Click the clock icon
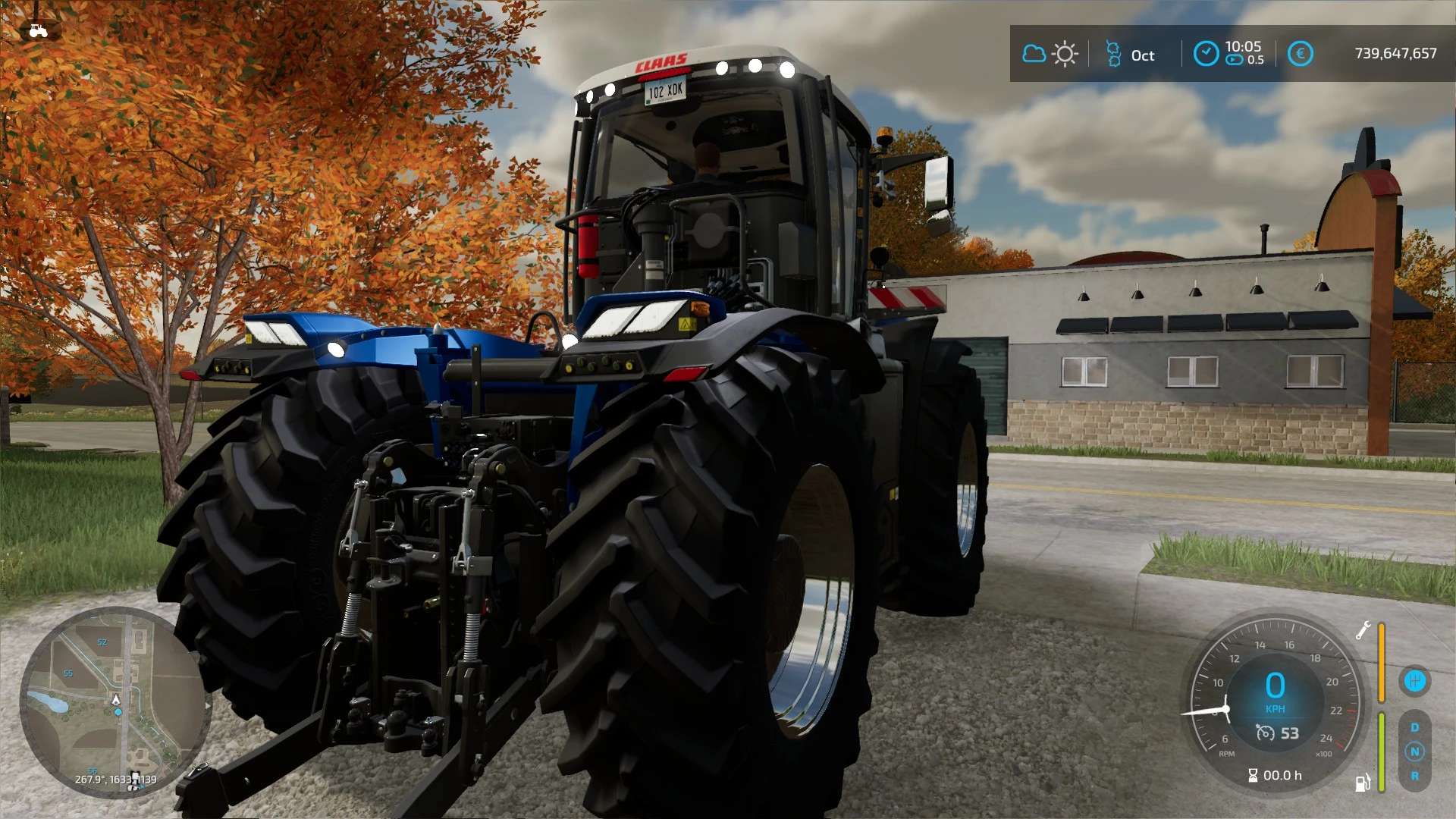The height and width of the screenshot is (819, 1456). point(1206,53)
